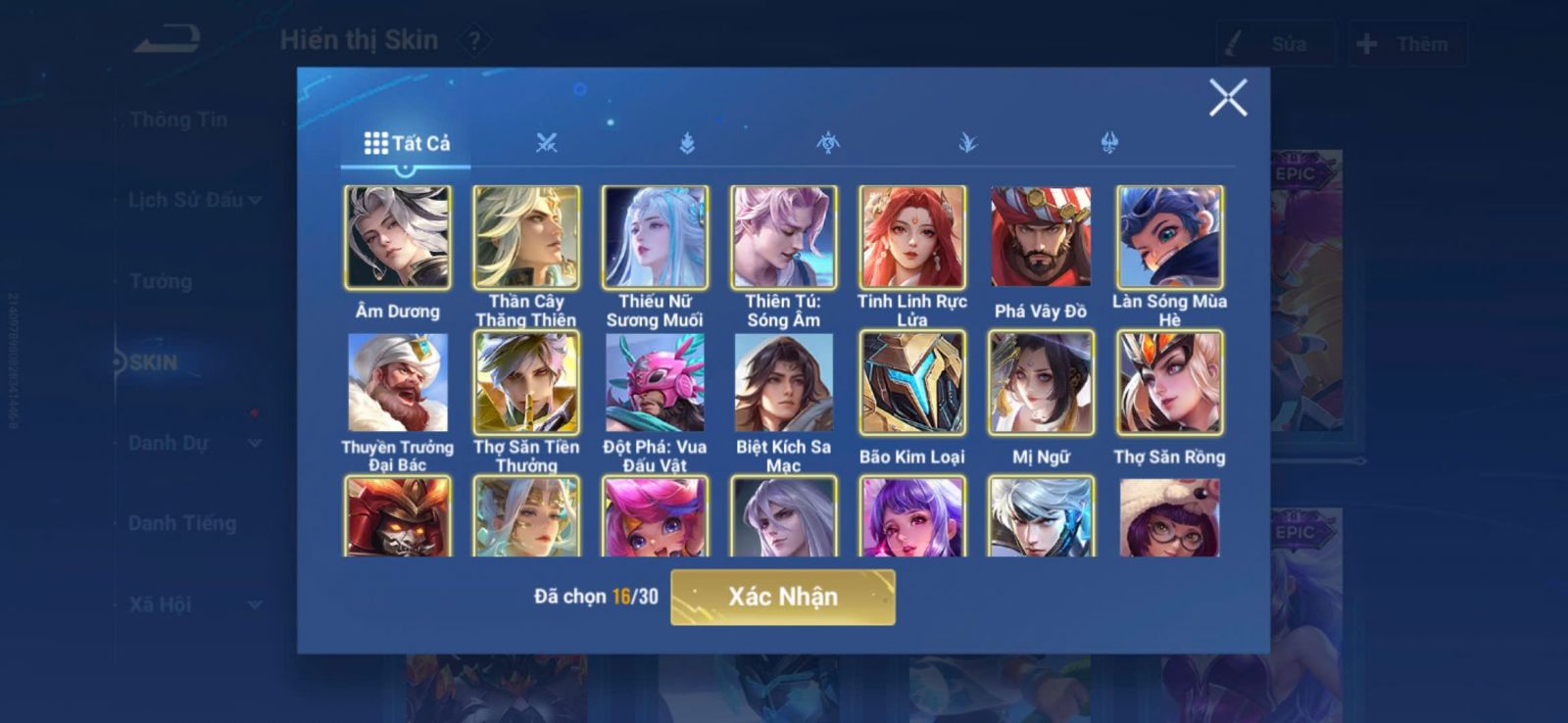
Task: Filter skins by crossed swords class tab
Action: [x=547, y=144]
